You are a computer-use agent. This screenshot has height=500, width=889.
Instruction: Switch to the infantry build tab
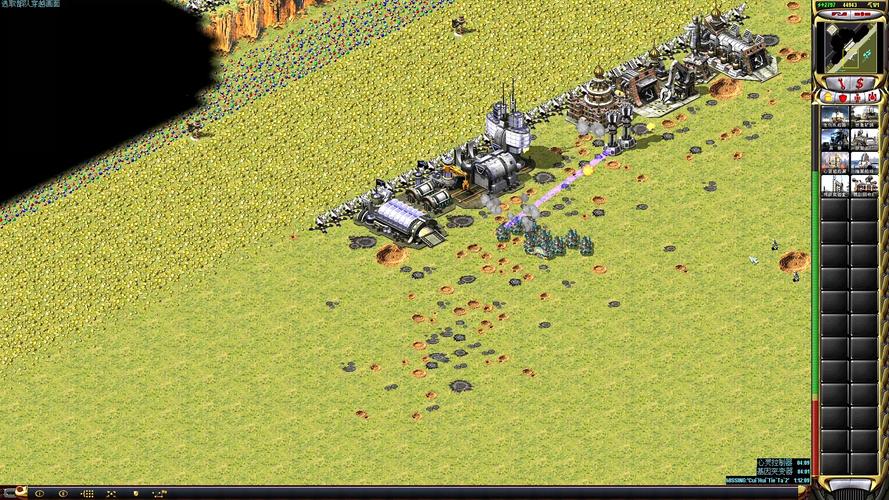(x=857, y=97)
